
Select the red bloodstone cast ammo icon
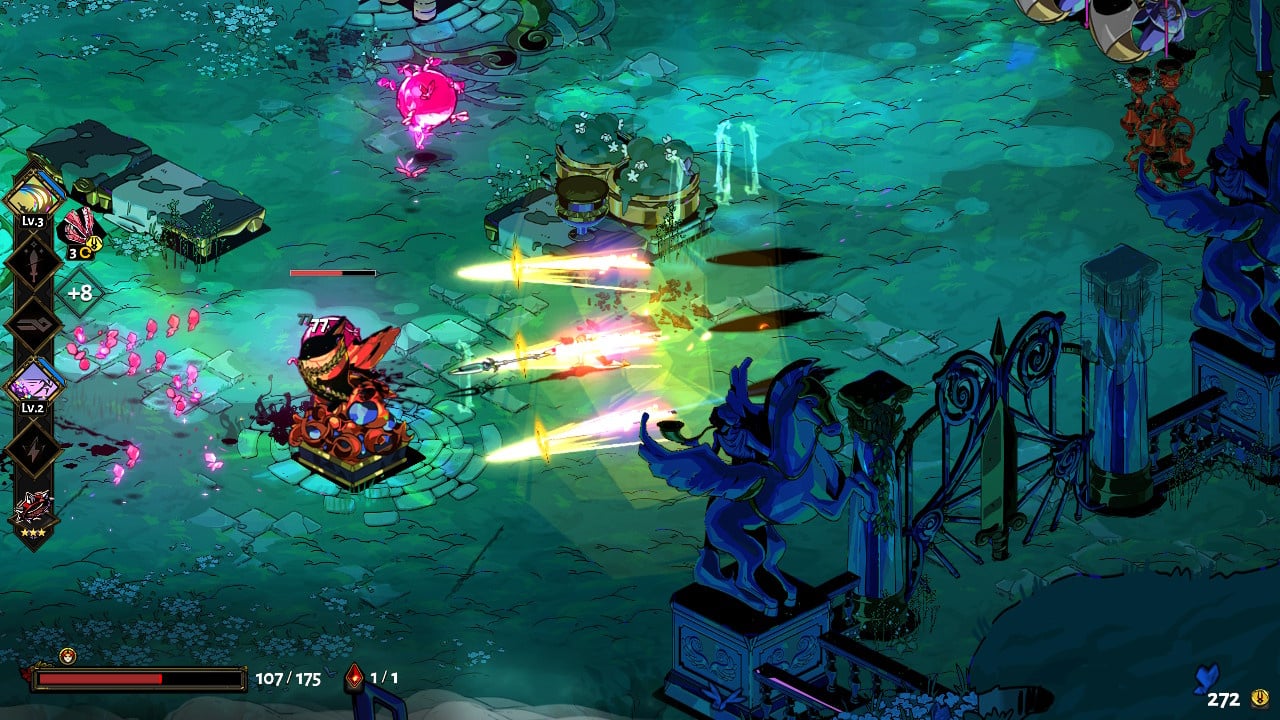[x=354, y=679]
